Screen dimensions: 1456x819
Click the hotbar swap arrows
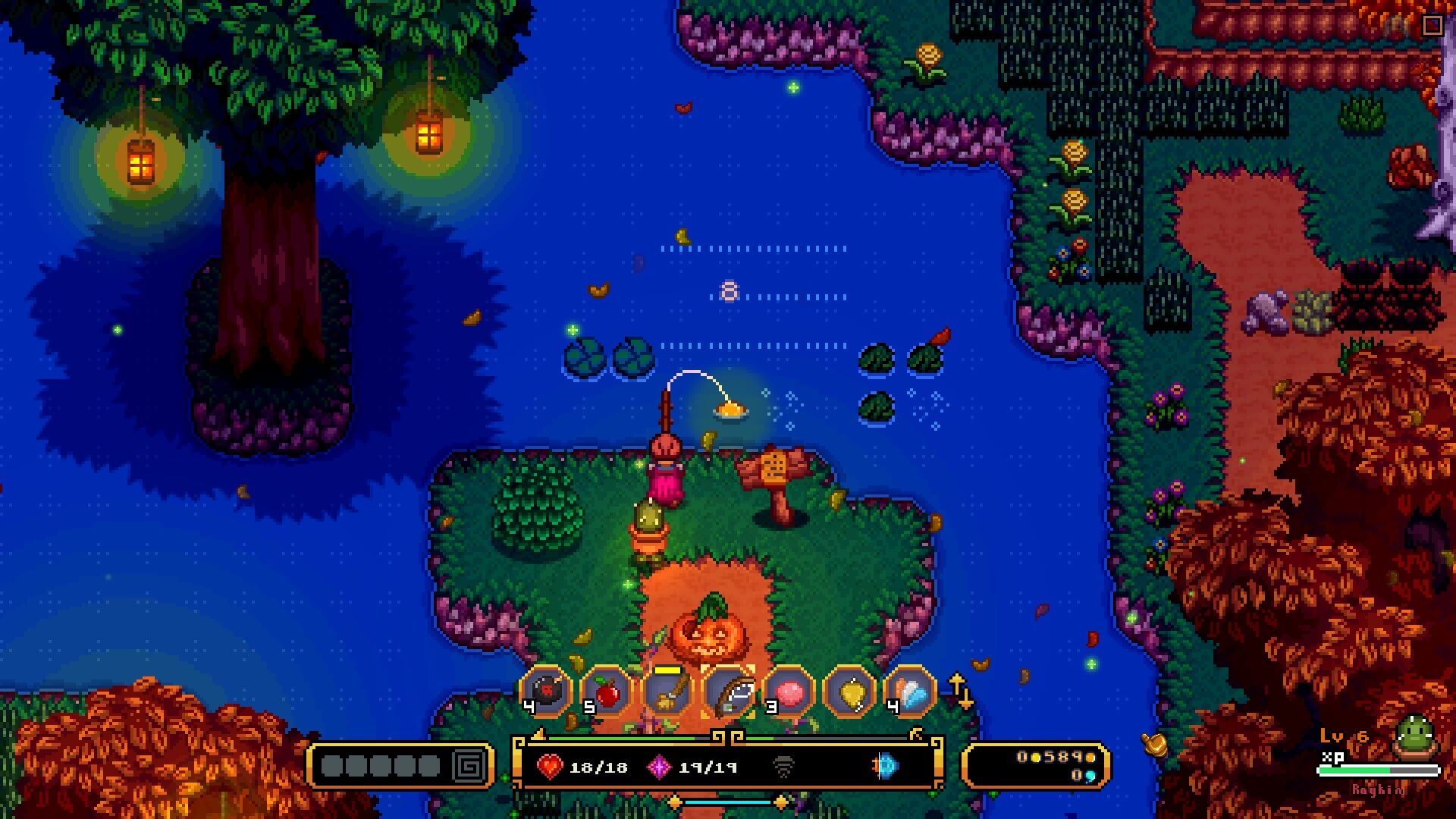pyautogui.click(x=960, y=691)
